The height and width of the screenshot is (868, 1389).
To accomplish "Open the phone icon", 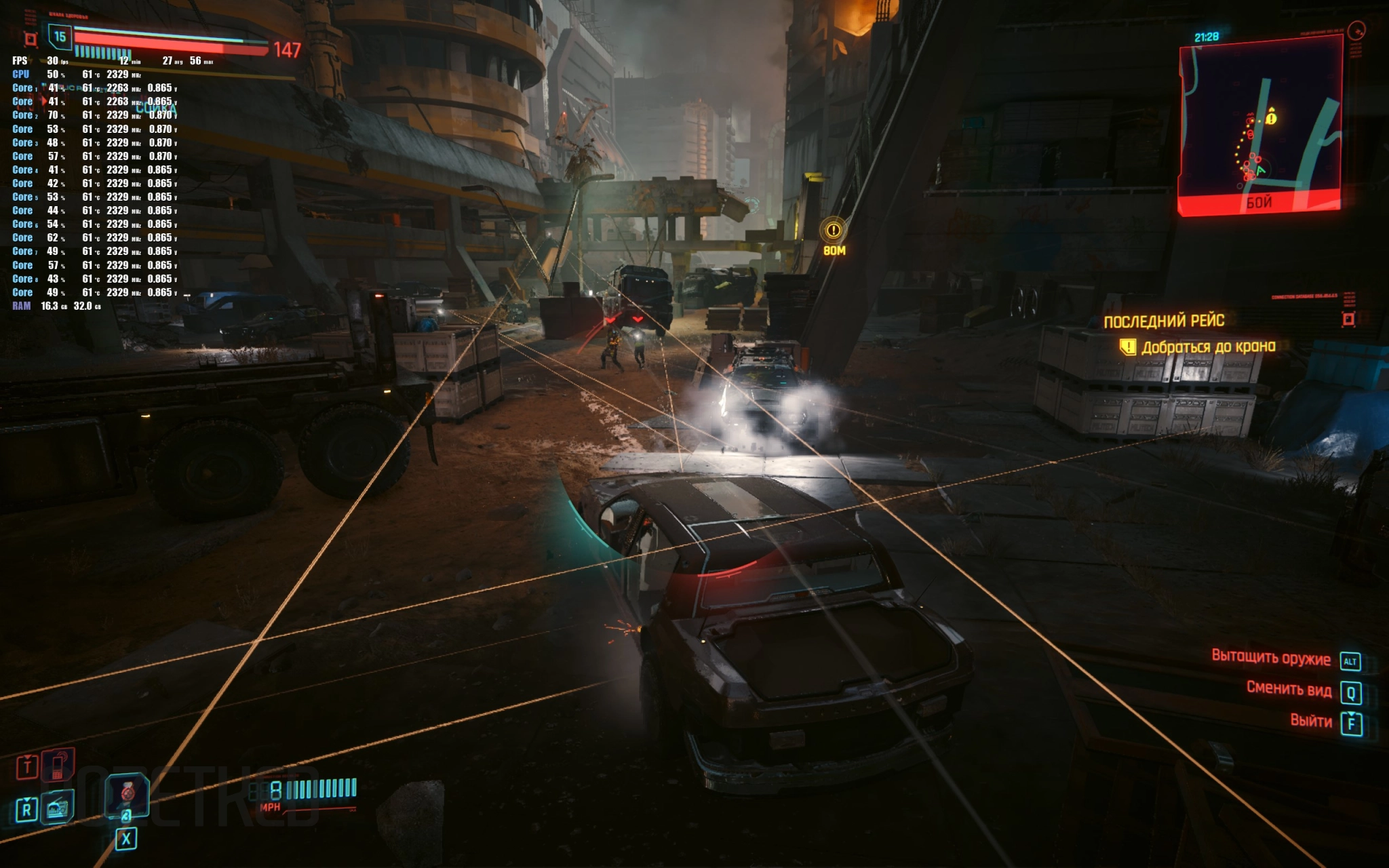I will click(x=59, y=765).
